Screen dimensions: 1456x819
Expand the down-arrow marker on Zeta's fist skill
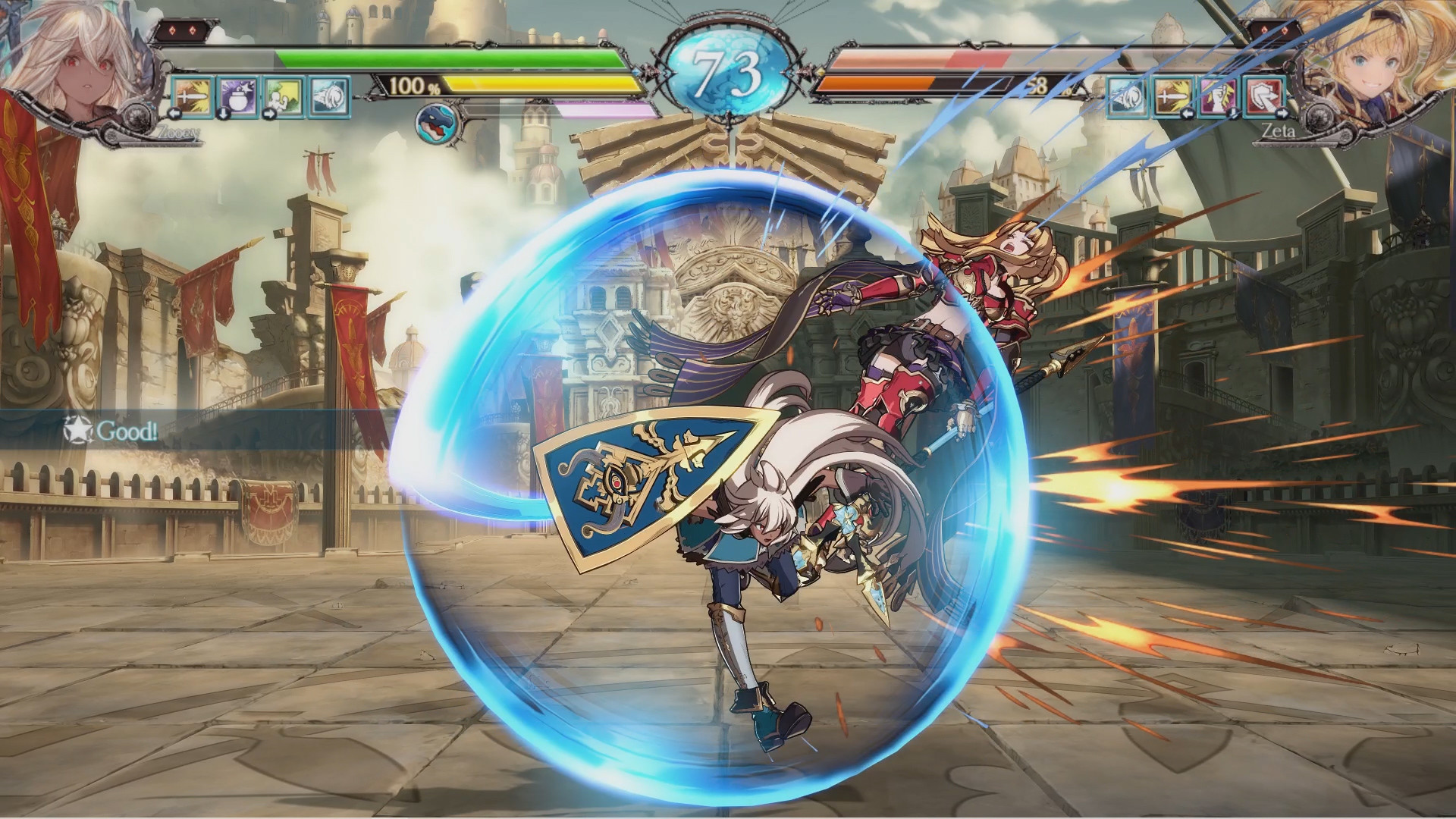tap(1233, 115)
